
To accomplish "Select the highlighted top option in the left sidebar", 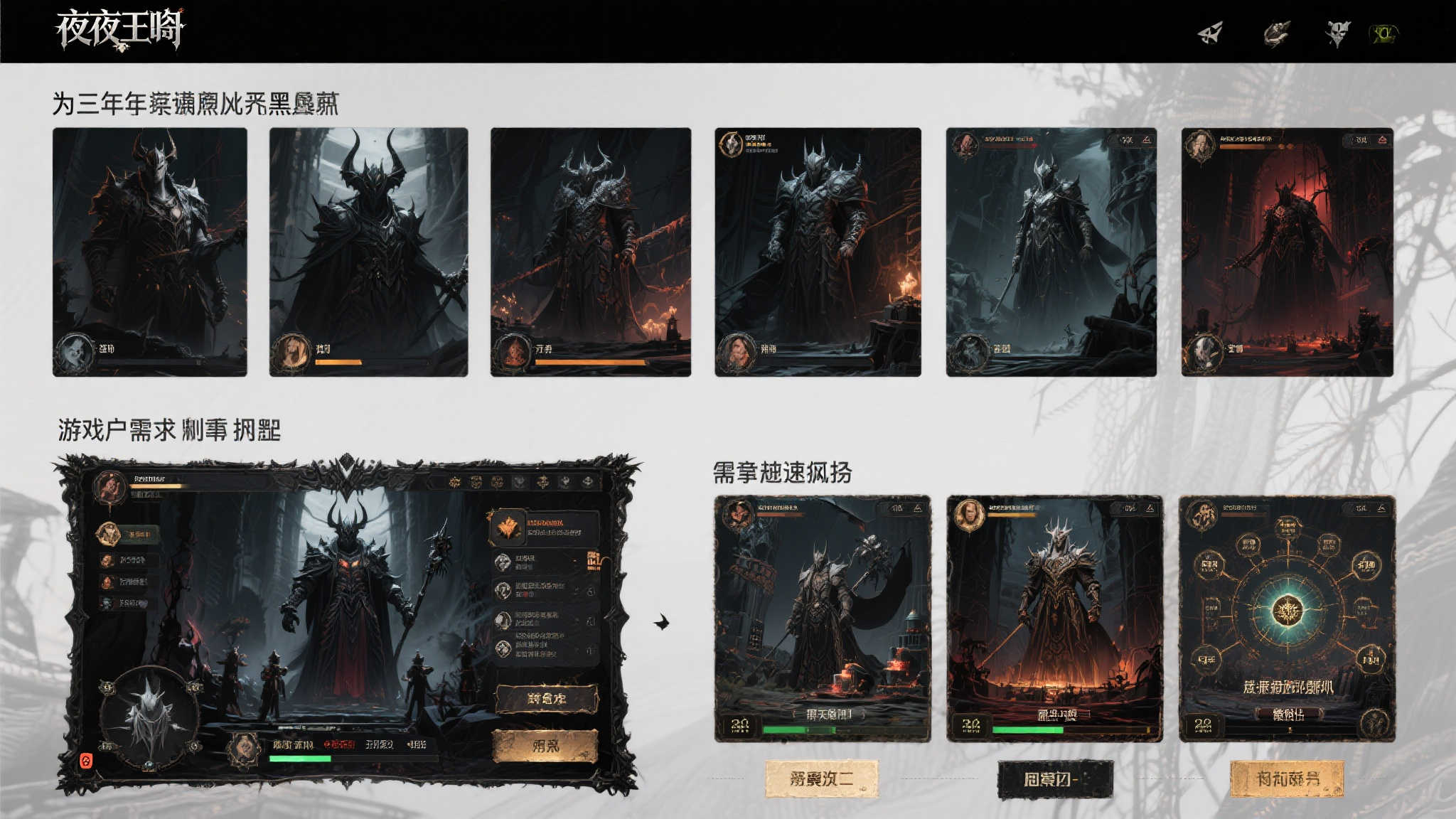I will 127,533.
